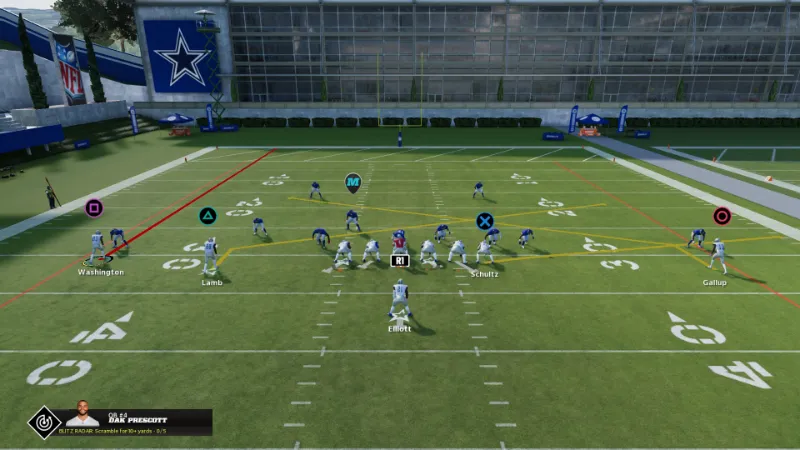Screen dimensions: 800x450
Task: Click the Mike linebacker M marker
Action: (352, 181)
